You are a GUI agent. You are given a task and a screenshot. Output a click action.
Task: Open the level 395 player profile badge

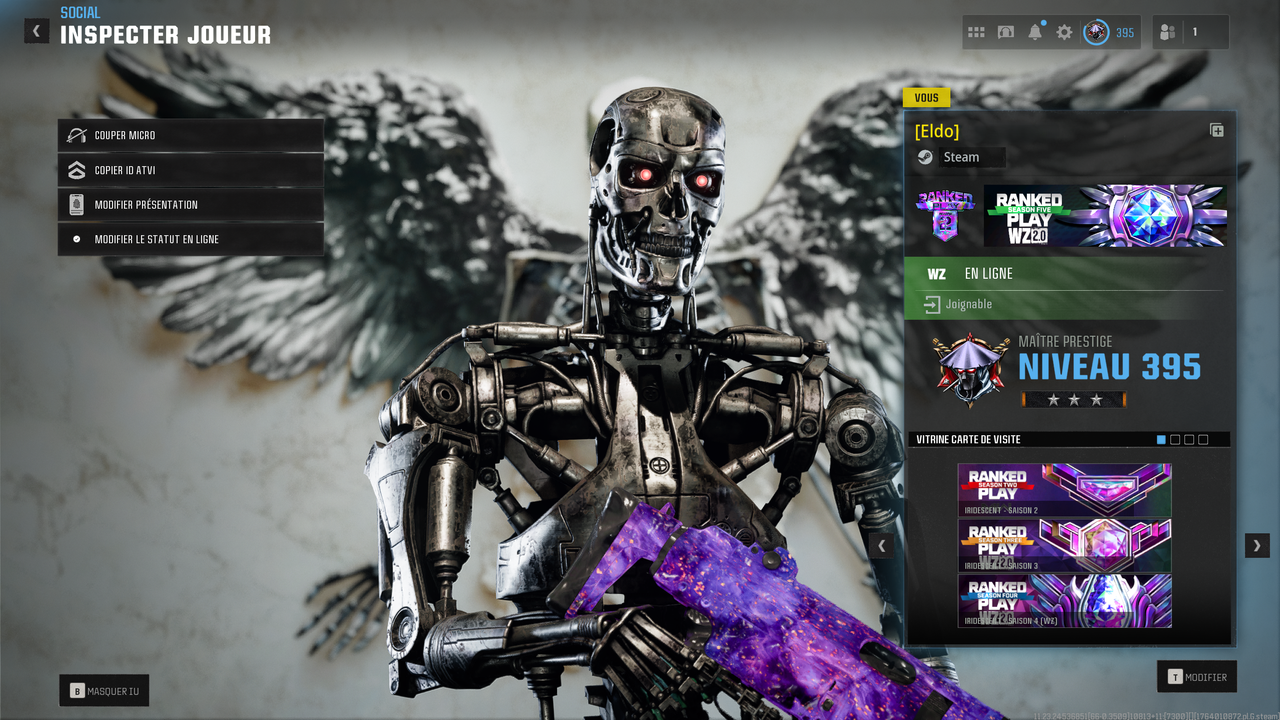(x=1110, y=32)
